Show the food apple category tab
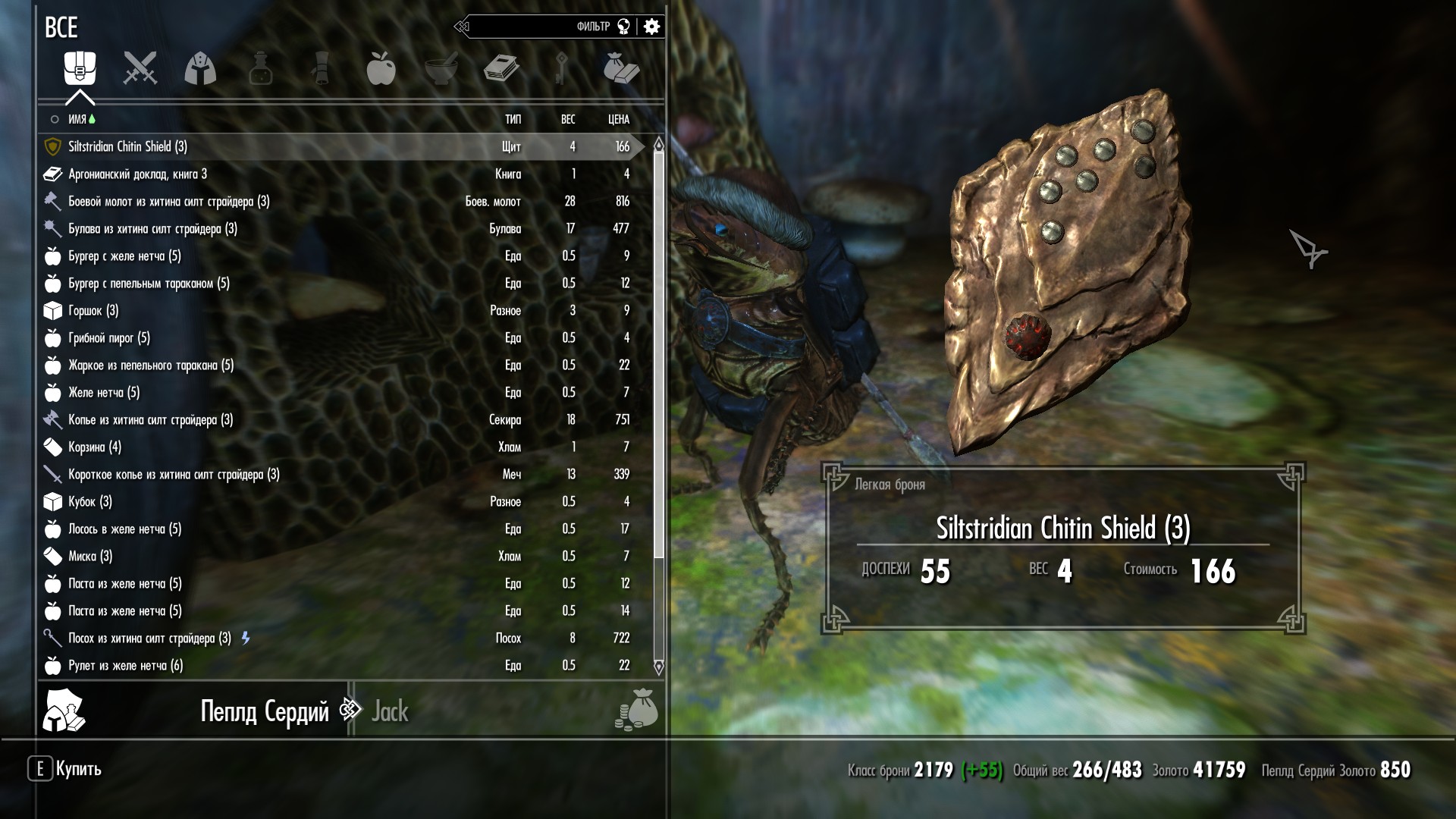 click(x=381, y=68)
